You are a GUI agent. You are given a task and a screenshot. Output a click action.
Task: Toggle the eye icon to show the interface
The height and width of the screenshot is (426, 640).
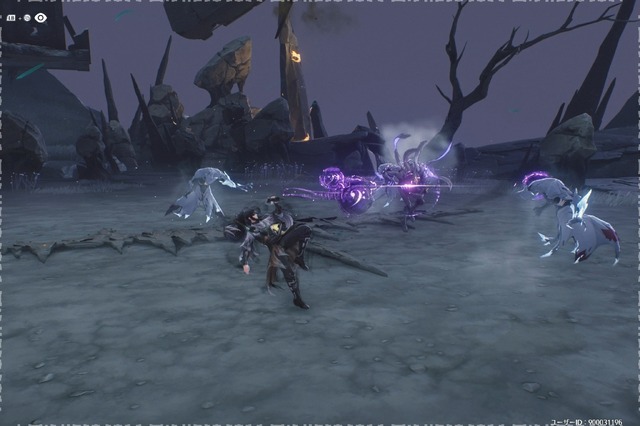point(41,17)
